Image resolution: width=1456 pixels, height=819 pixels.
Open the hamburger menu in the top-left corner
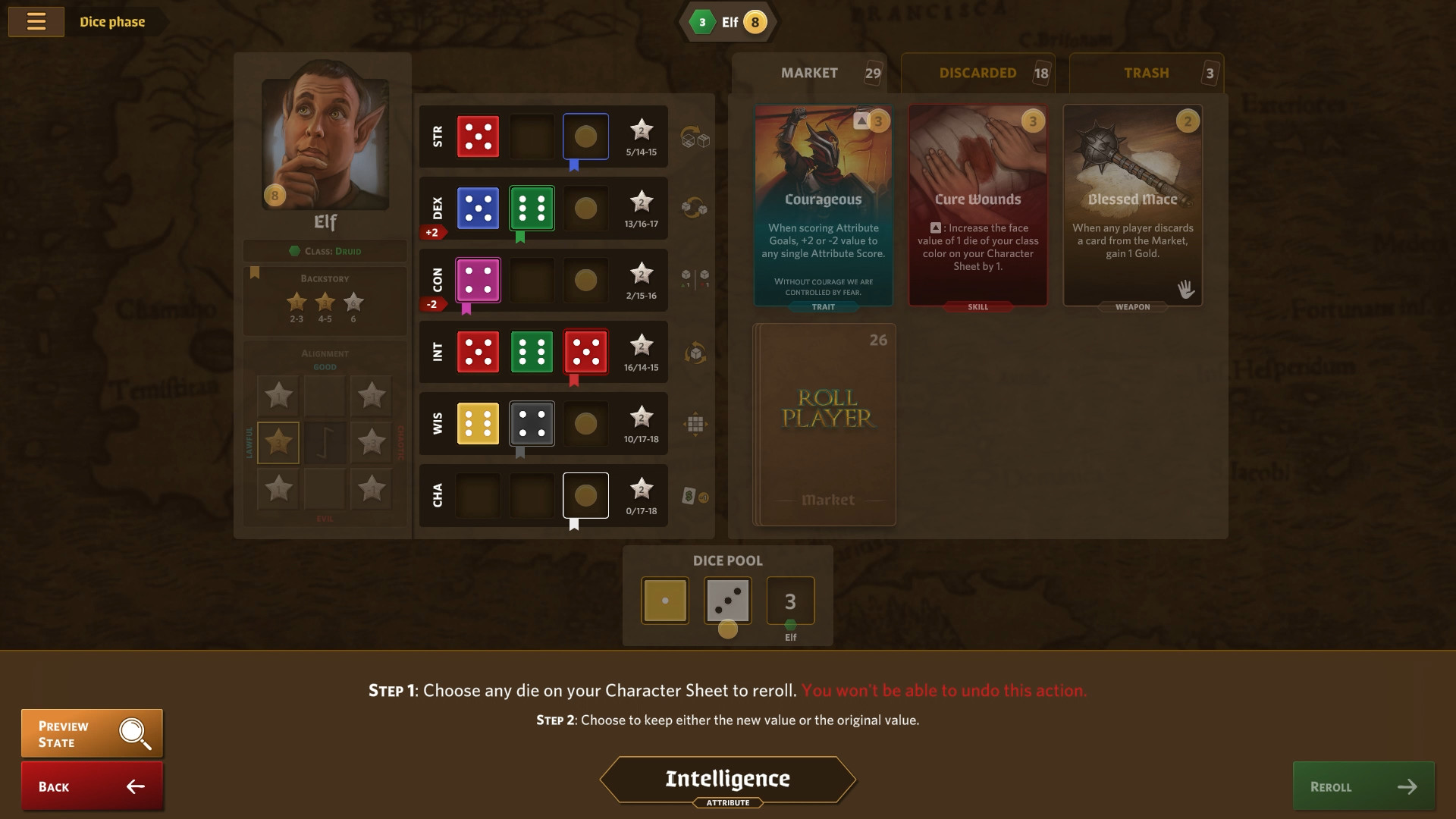coord(36,21)
